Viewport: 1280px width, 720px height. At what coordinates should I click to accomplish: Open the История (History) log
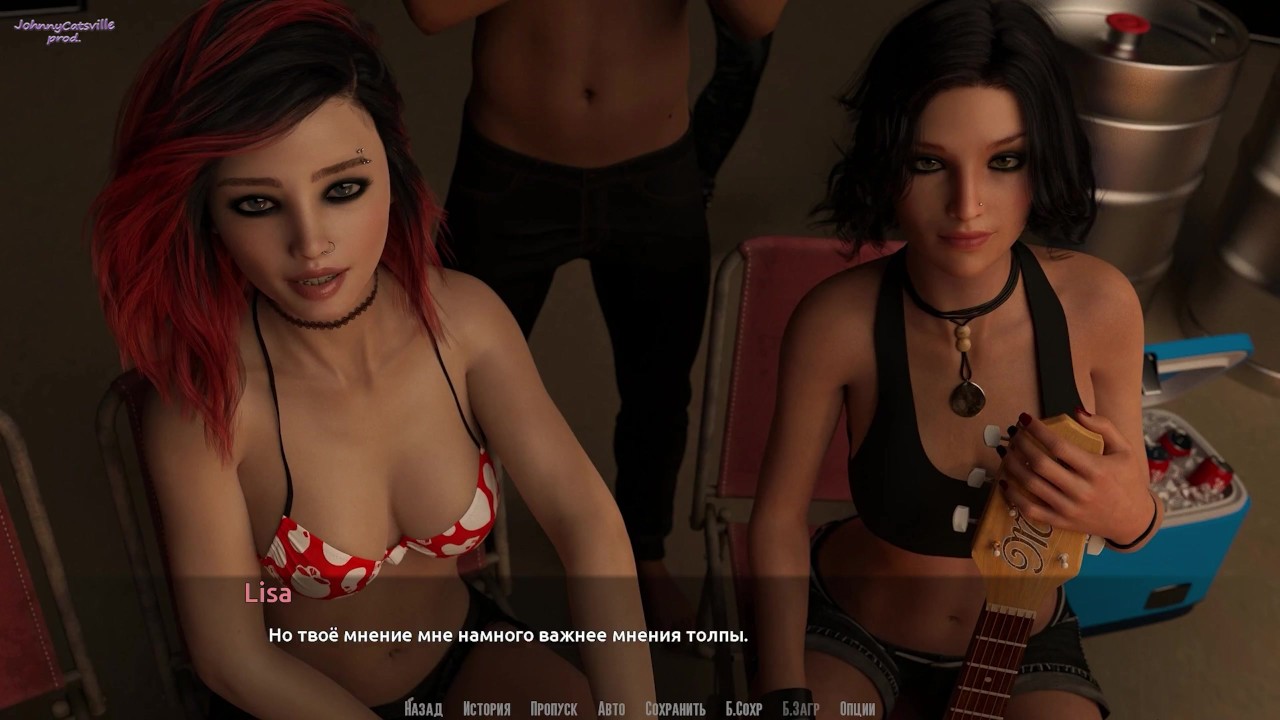tap(487, 709)
